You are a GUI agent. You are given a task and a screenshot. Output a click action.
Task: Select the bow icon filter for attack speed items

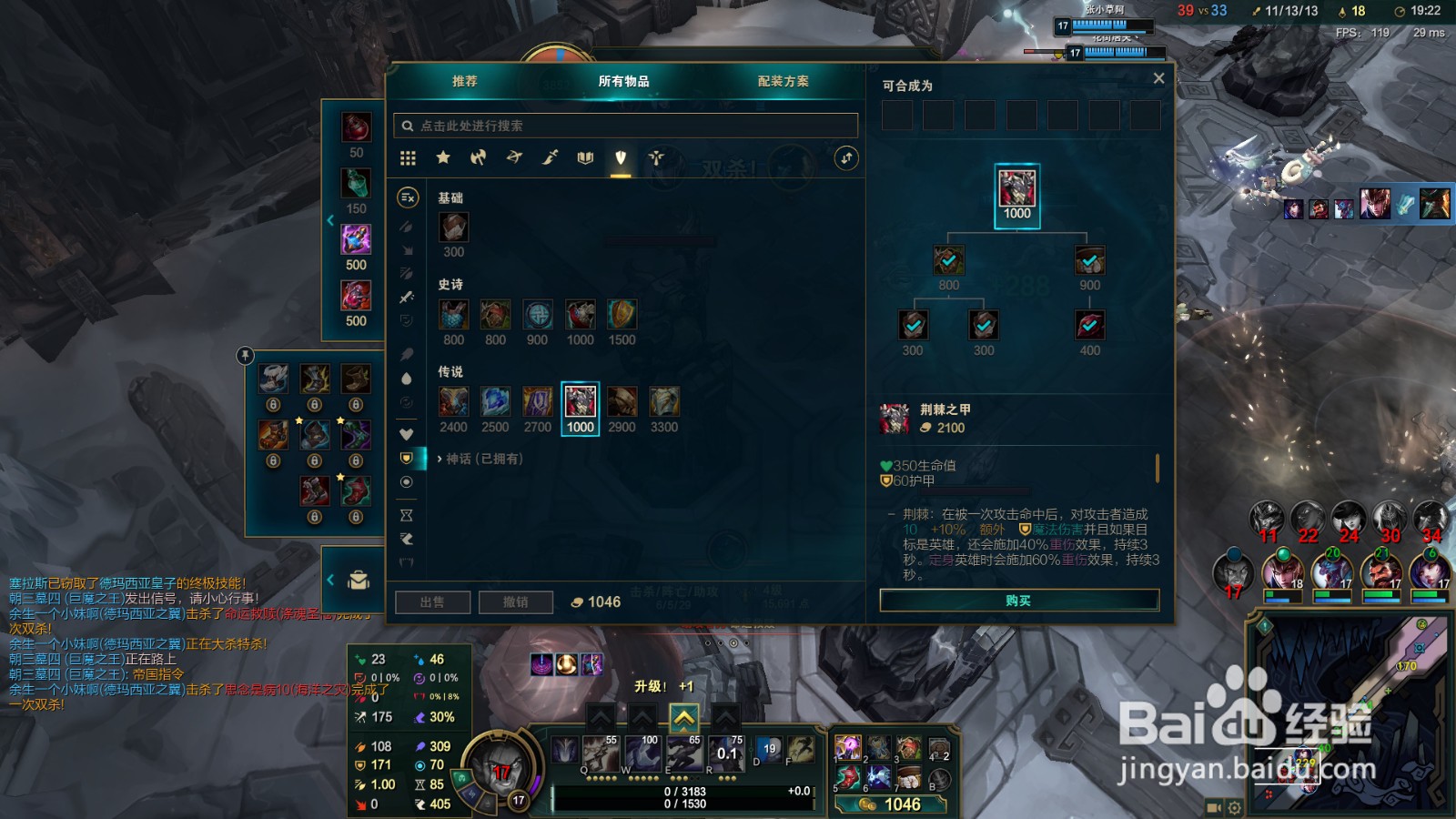[515, 157]
